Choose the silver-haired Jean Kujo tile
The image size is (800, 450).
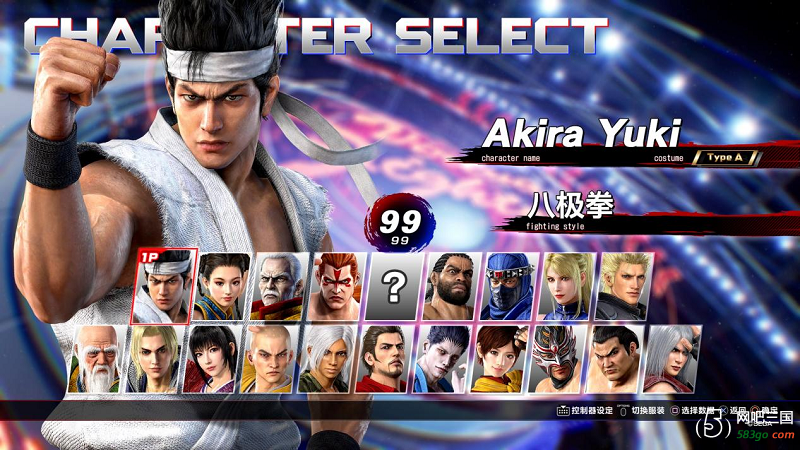tap(672, 359)
